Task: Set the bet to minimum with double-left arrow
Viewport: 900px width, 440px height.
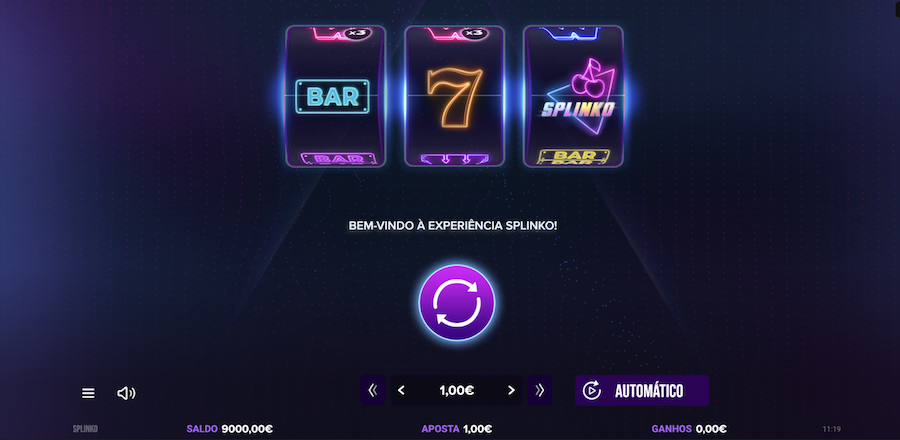Action: pyautogui.click(x=373, y=390)
